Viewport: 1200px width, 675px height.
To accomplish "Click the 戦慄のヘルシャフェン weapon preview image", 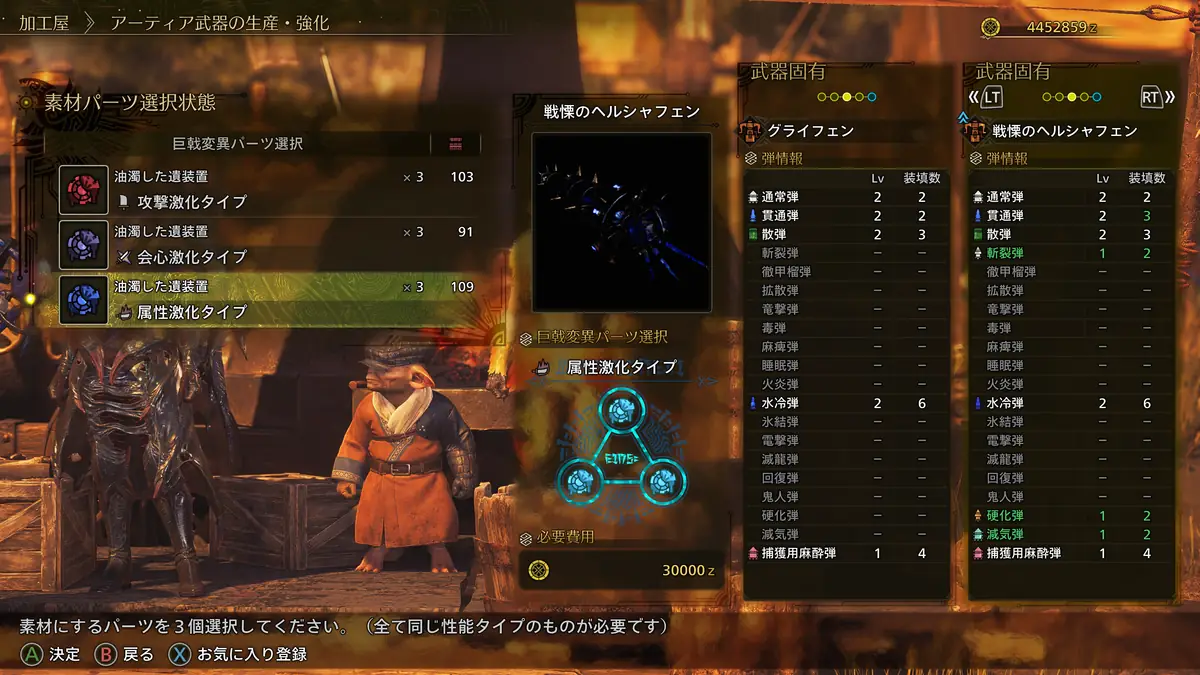I will [x=621, y=221].
